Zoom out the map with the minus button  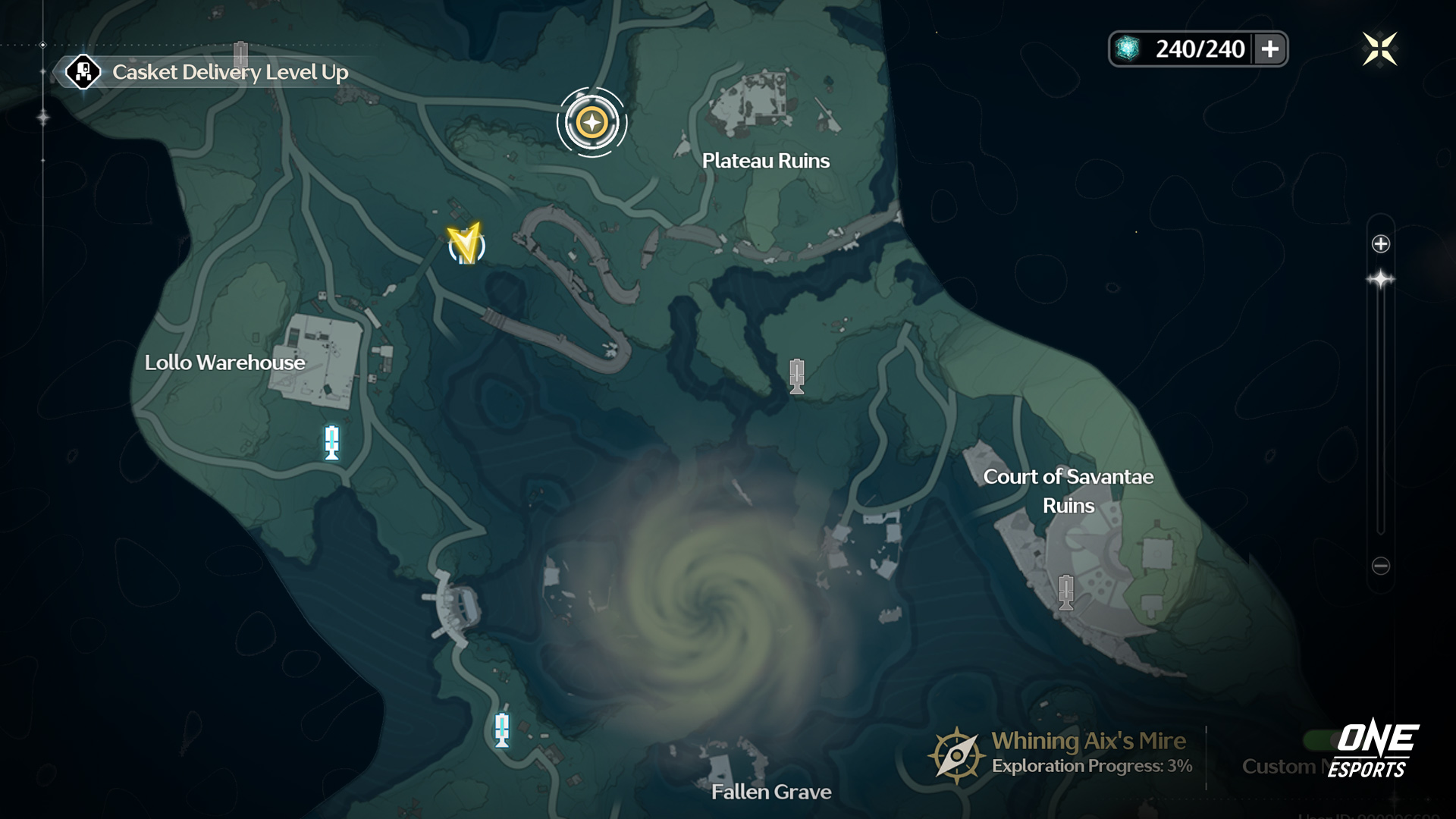click(1381, 566)
